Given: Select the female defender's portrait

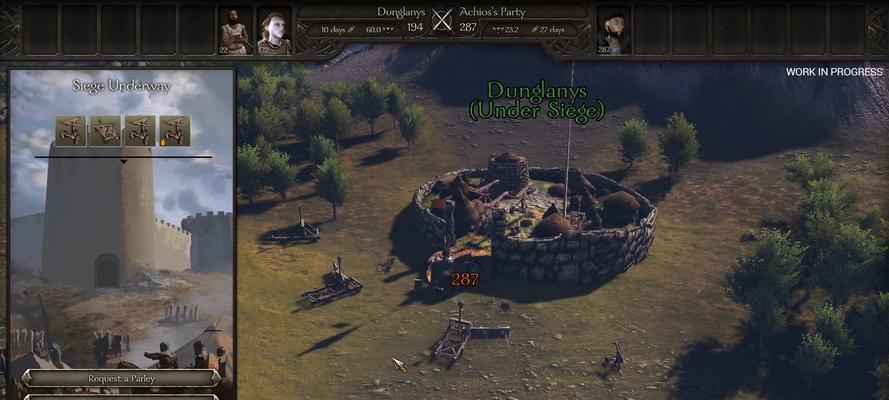Looking at the screenshot, I should click(273, 32).
